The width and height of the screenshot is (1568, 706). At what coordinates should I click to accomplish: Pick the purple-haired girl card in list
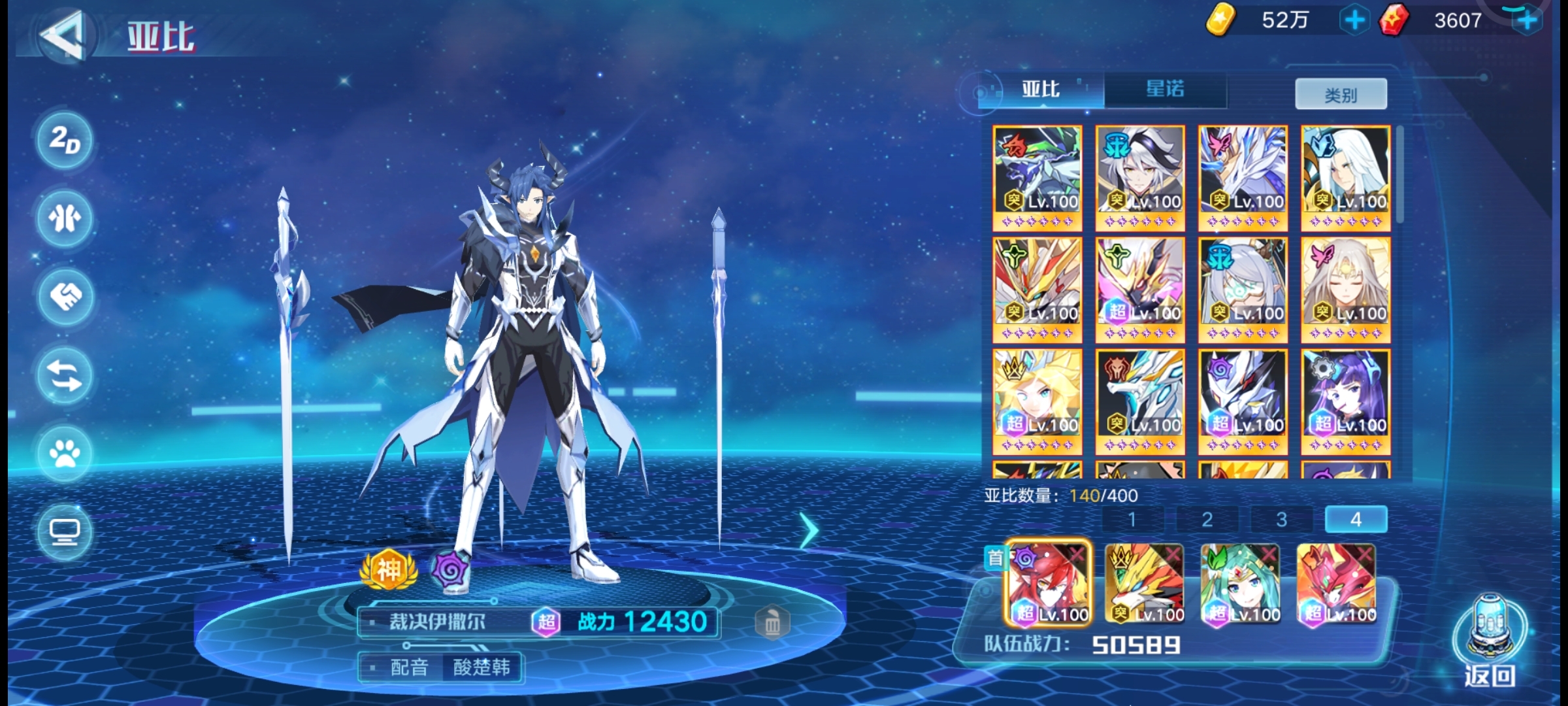(1345, 401)
